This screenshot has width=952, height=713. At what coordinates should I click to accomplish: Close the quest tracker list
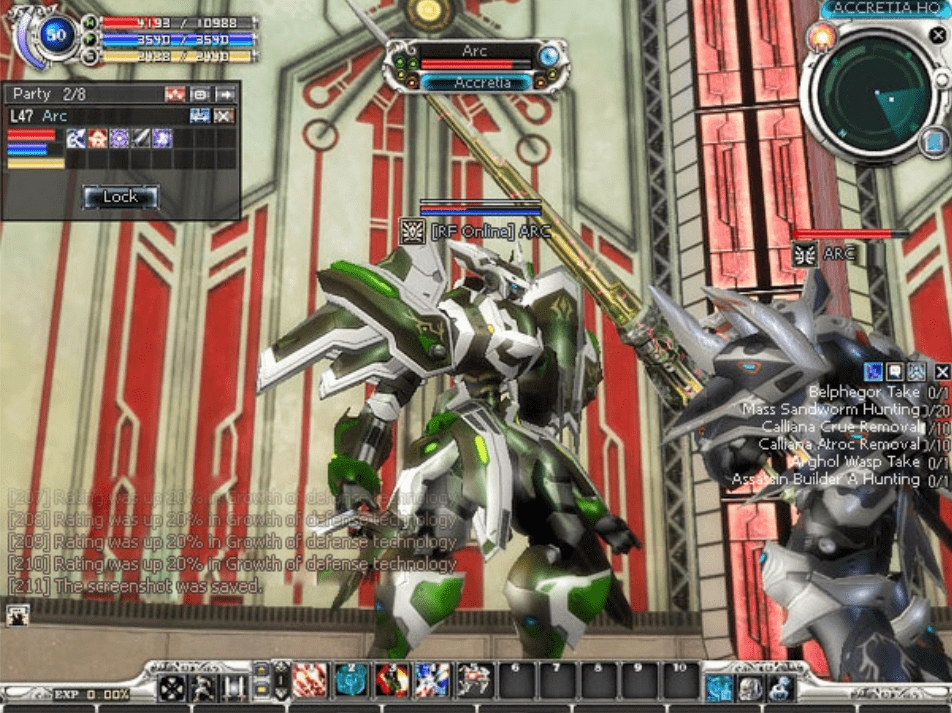coord(941,372)
